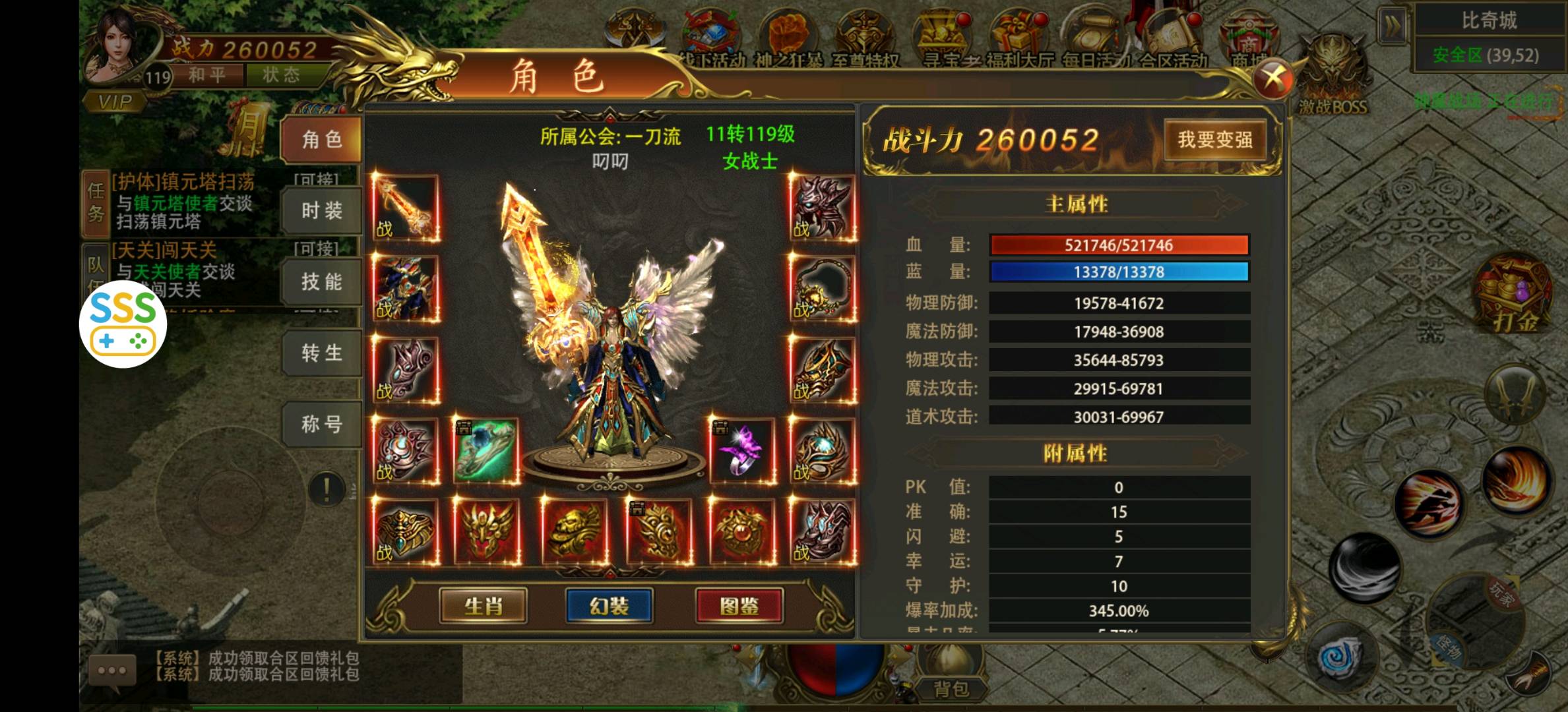Select the 转生 rebirth tab
This screenshot has height=712, width=1568.
click(x=322, y=353)
